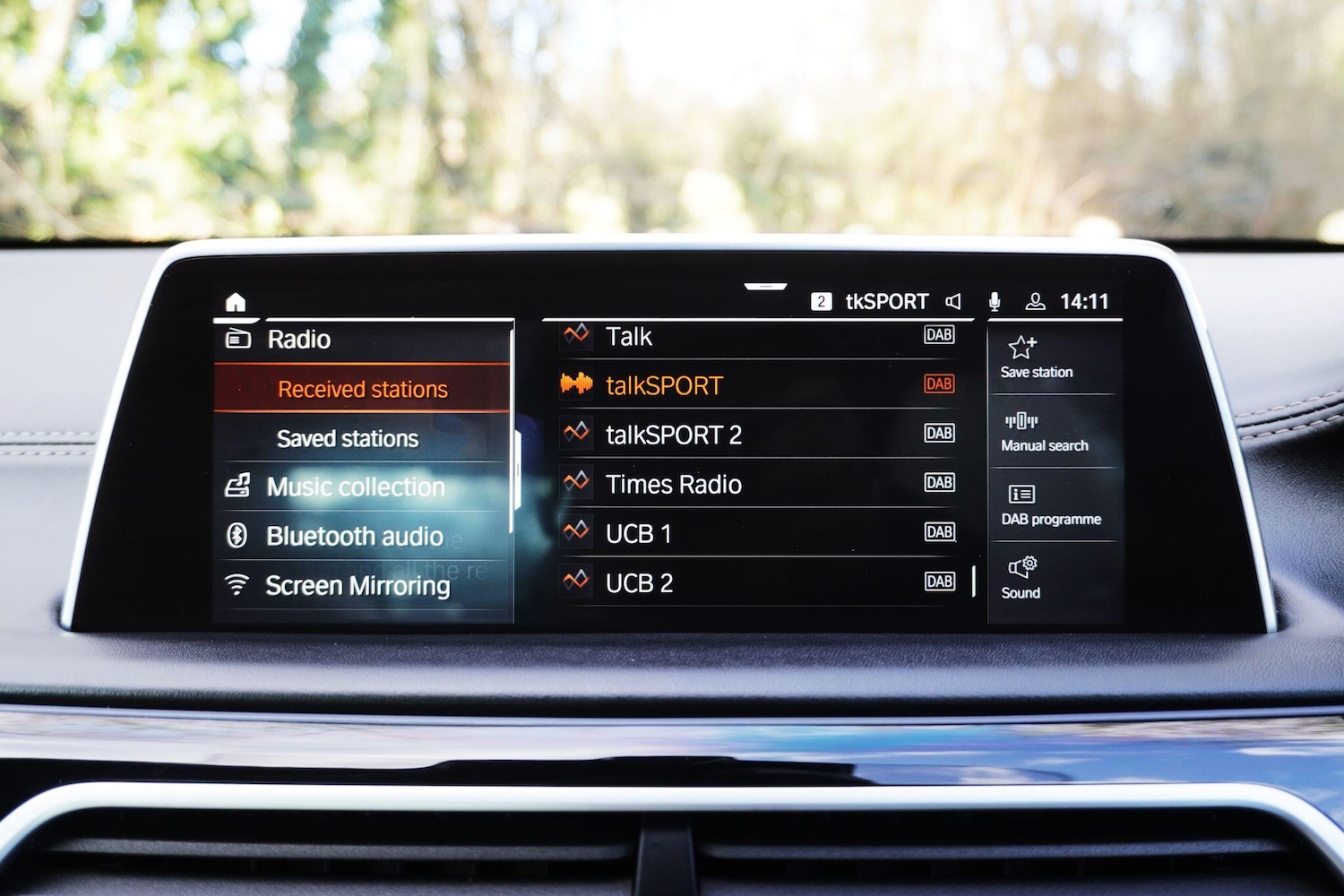Viewport: 1344px width, 896px height.
Task: Click the Save station button
Action: [x=1036, y=358]
